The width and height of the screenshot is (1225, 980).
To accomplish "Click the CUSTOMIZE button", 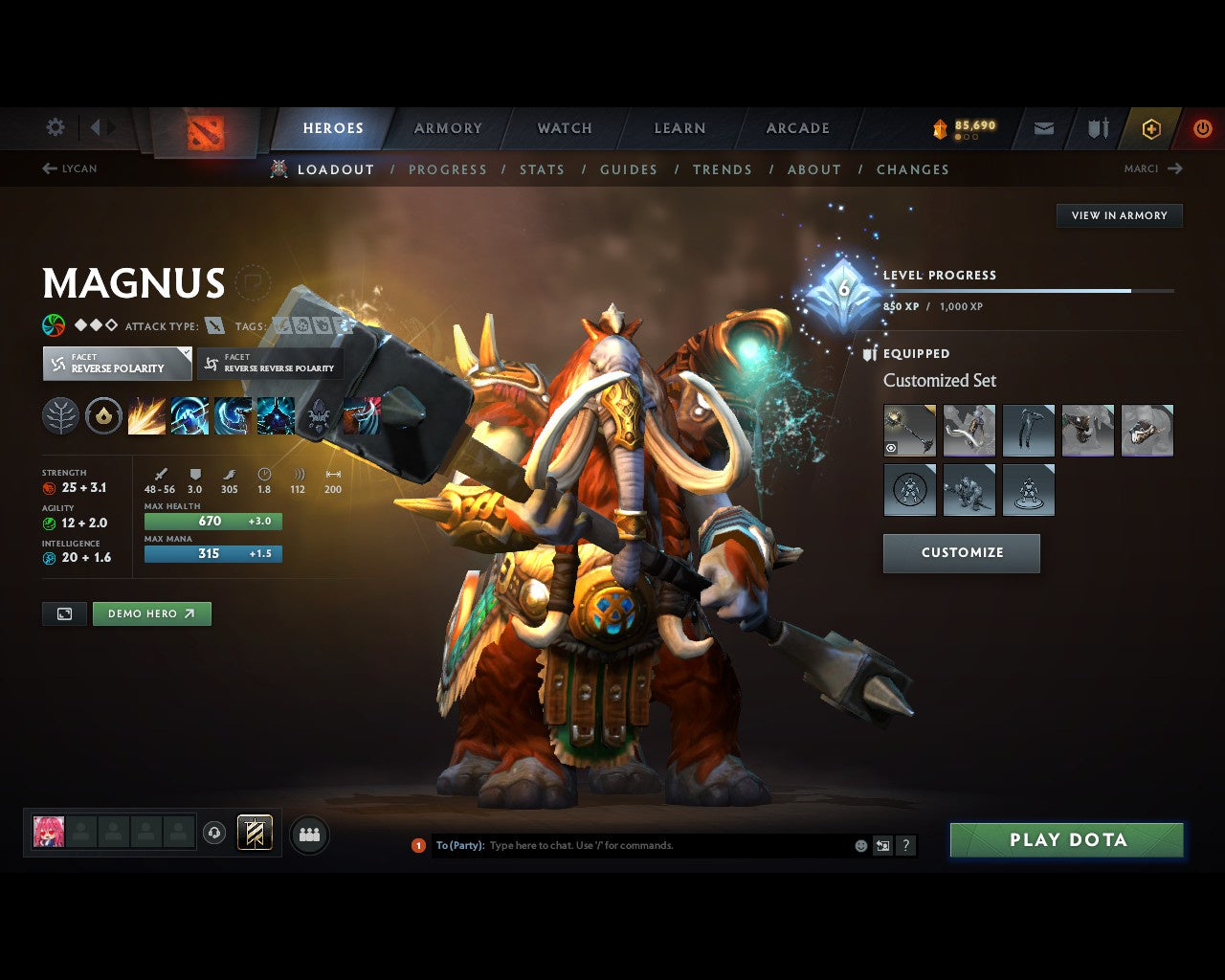I will (x=961, y=552).
